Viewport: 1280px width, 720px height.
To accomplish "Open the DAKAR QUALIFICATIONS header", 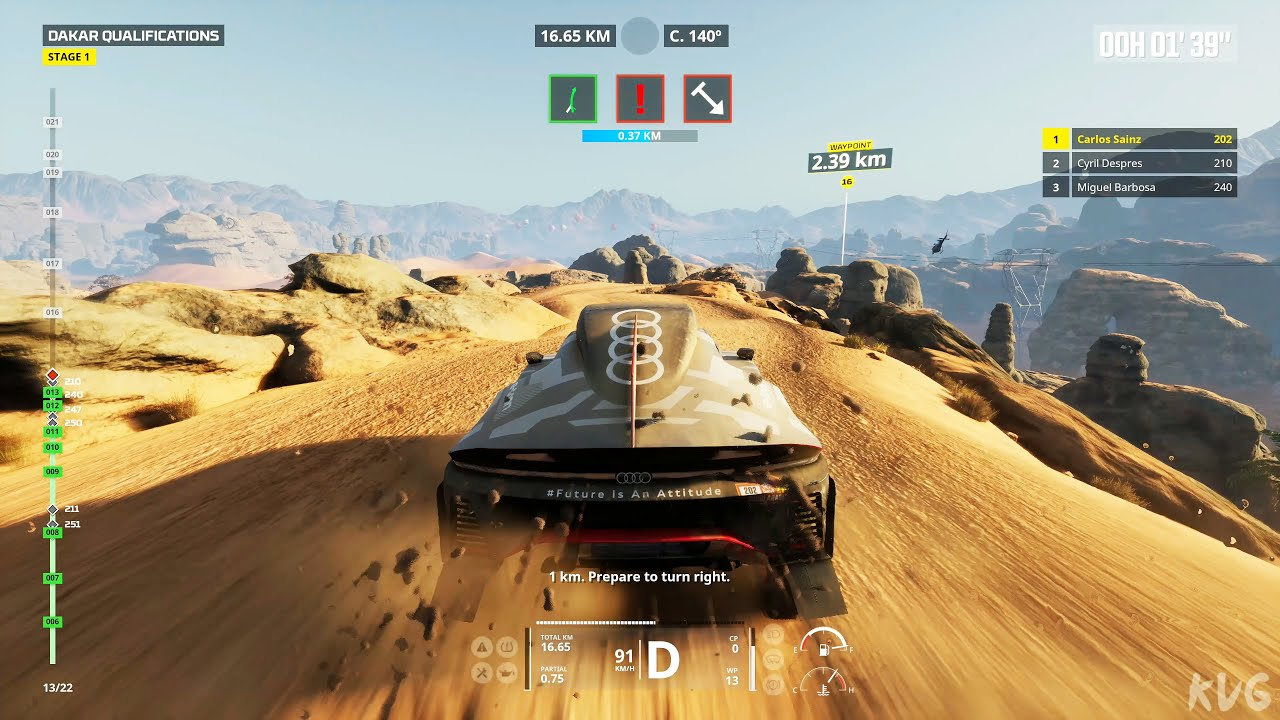I will 133,36.
